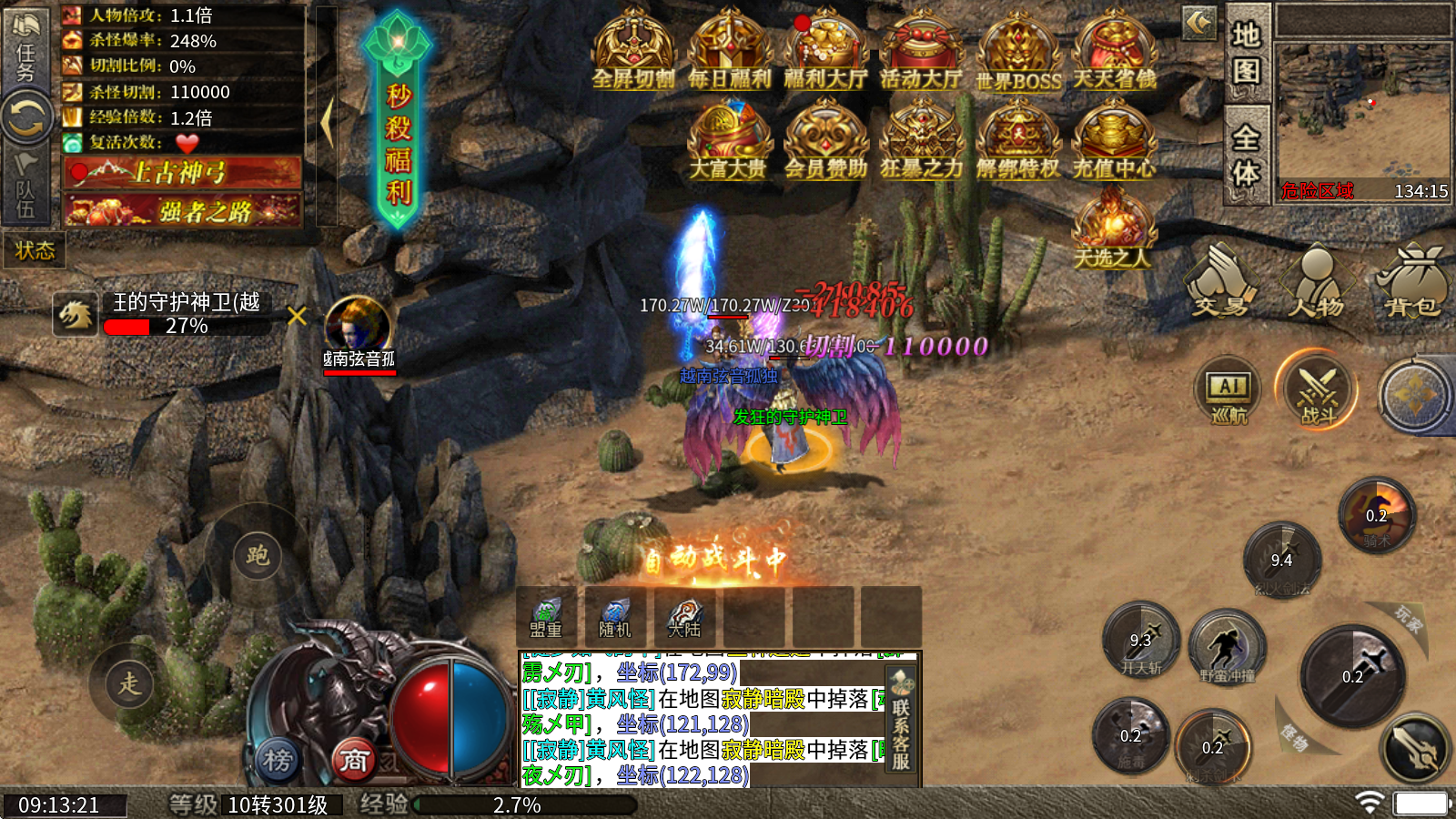Toggle the 战斗 auto-battle button
This screenshot has width=1456, height=819.
(1317, 392)
